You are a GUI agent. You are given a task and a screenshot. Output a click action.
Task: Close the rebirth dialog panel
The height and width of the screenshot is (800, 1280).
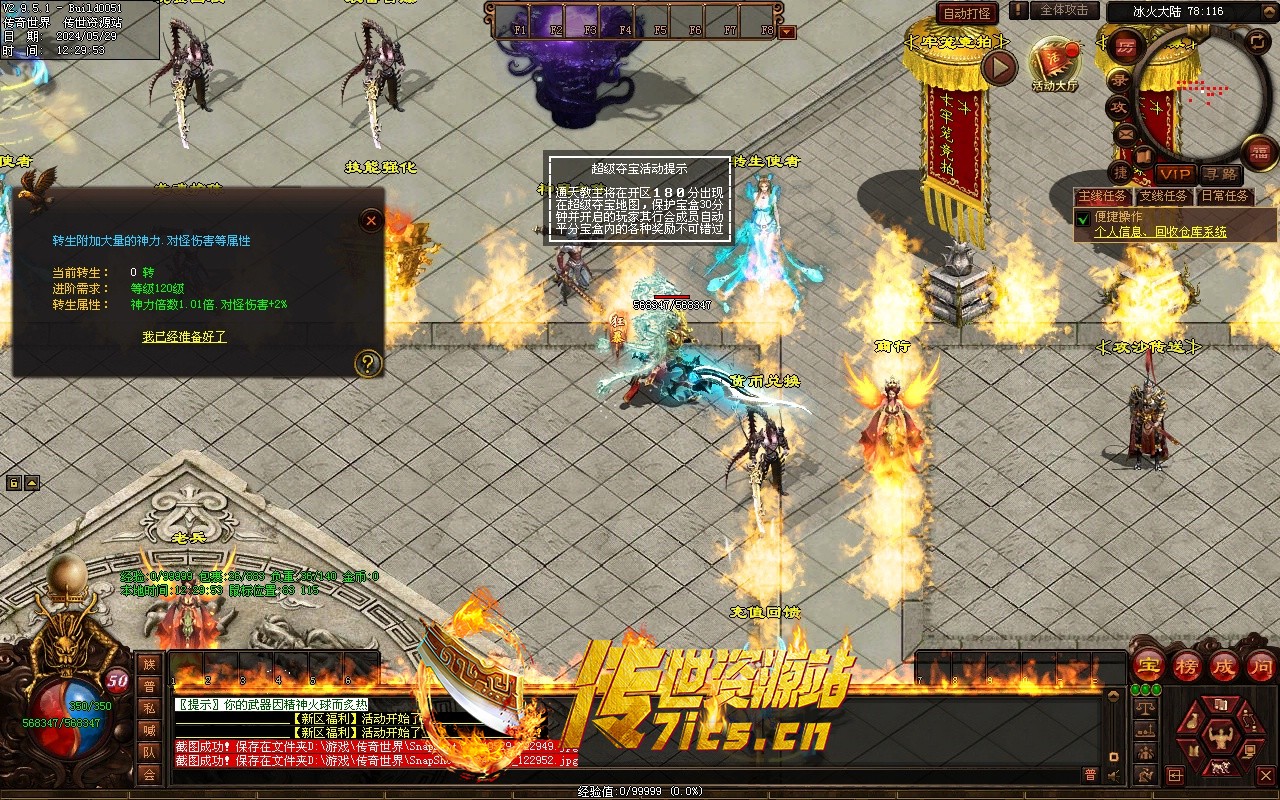click(371, 220)
